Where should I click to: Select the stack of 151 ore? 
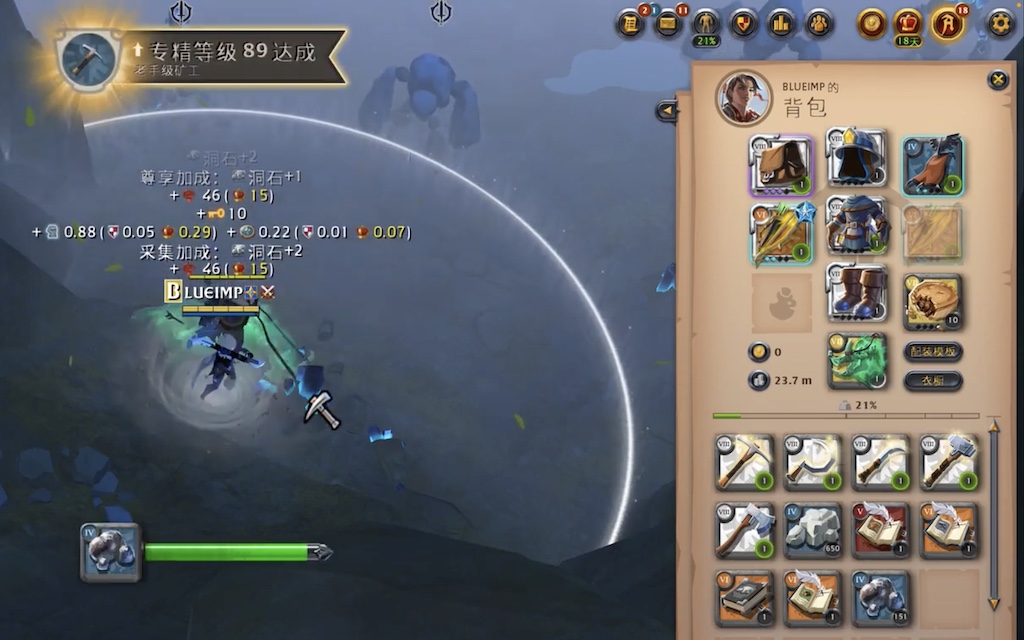tap(881, 597)
